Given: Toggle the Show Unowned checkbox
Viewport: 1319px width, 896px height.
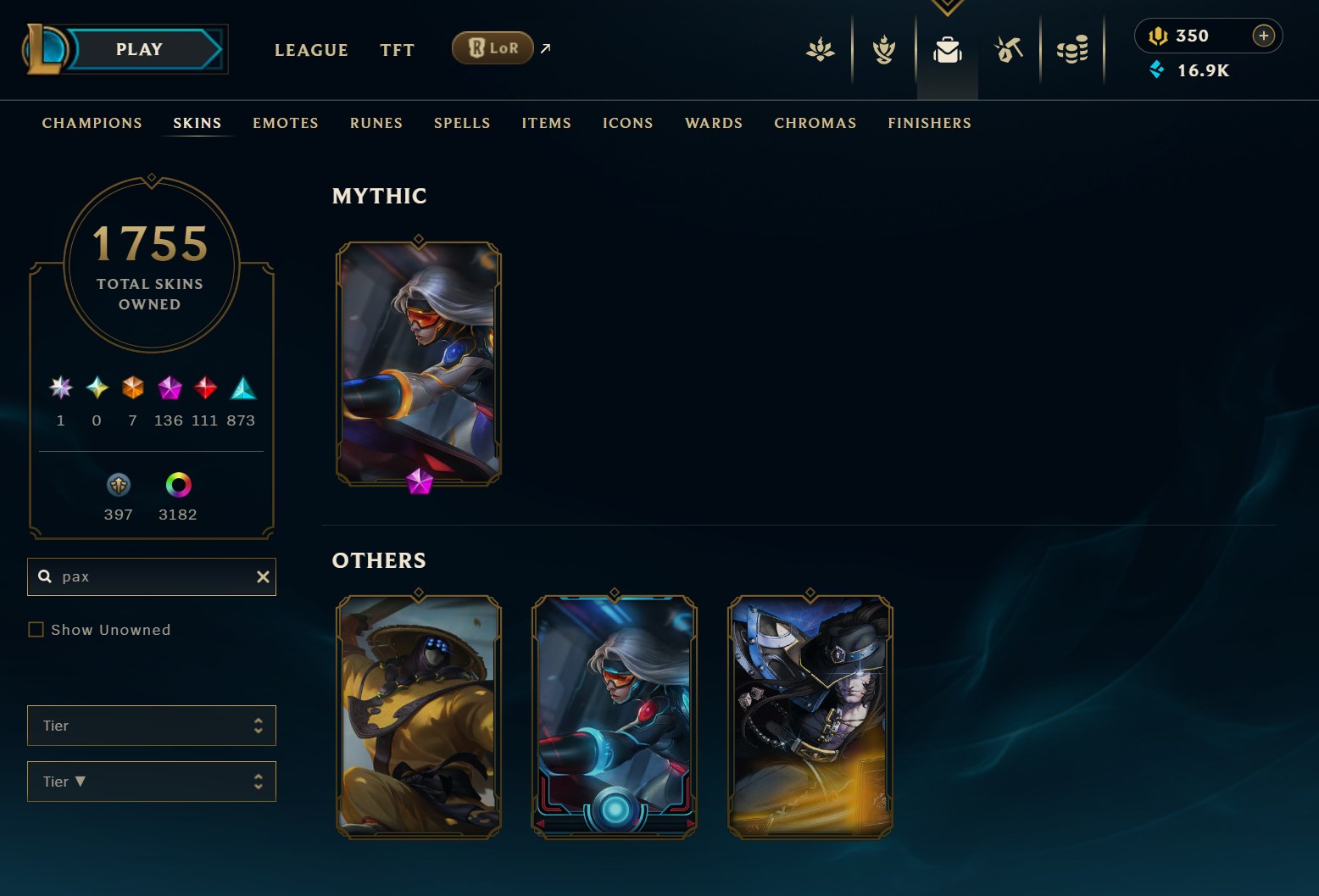Looking at the screenshot, I should pos(36,630).
